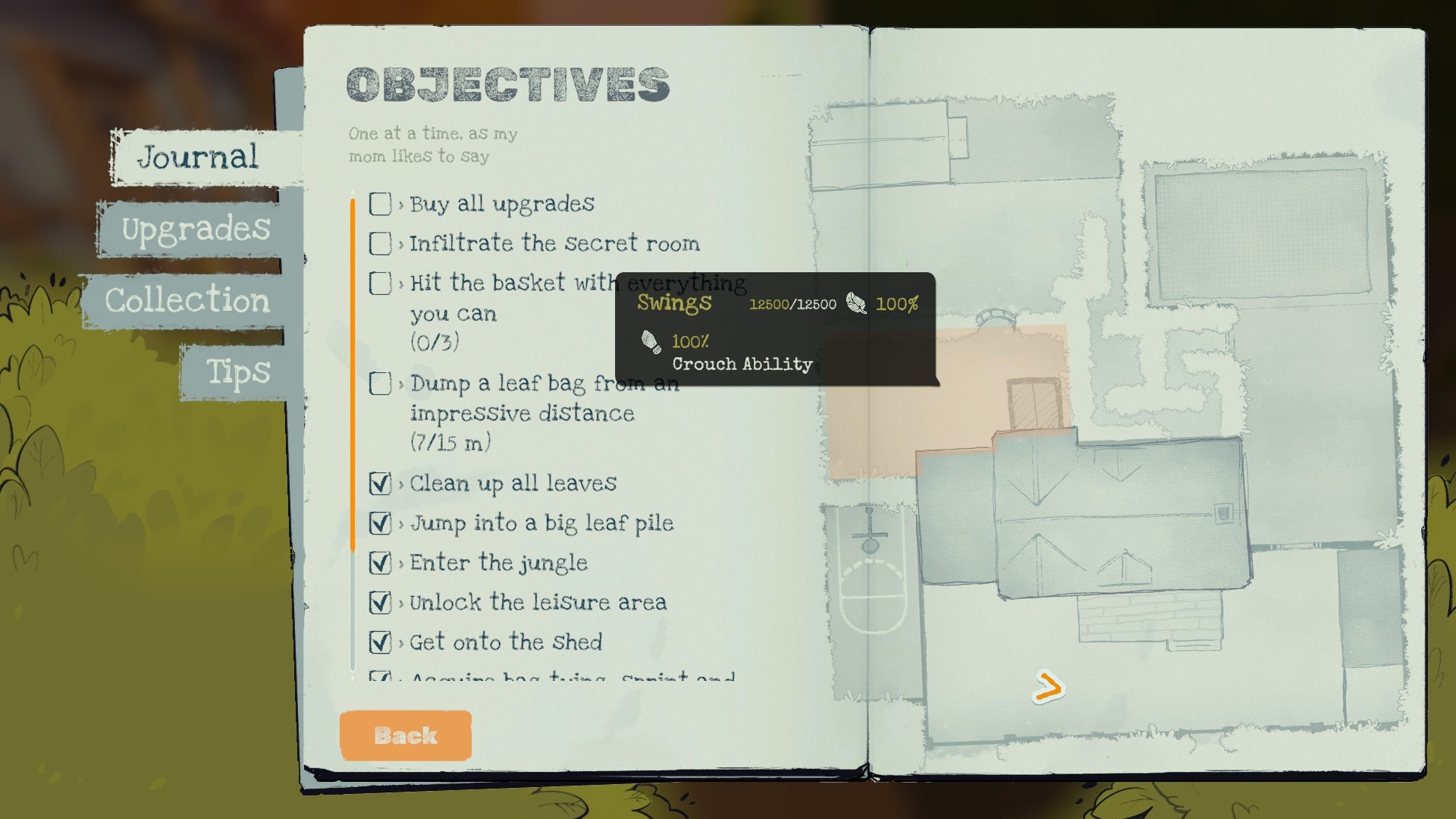The image size is (1456, 819).
Task: Choose 'Unlock the leisure area' objective checkbox
Action: pos(380,603)
